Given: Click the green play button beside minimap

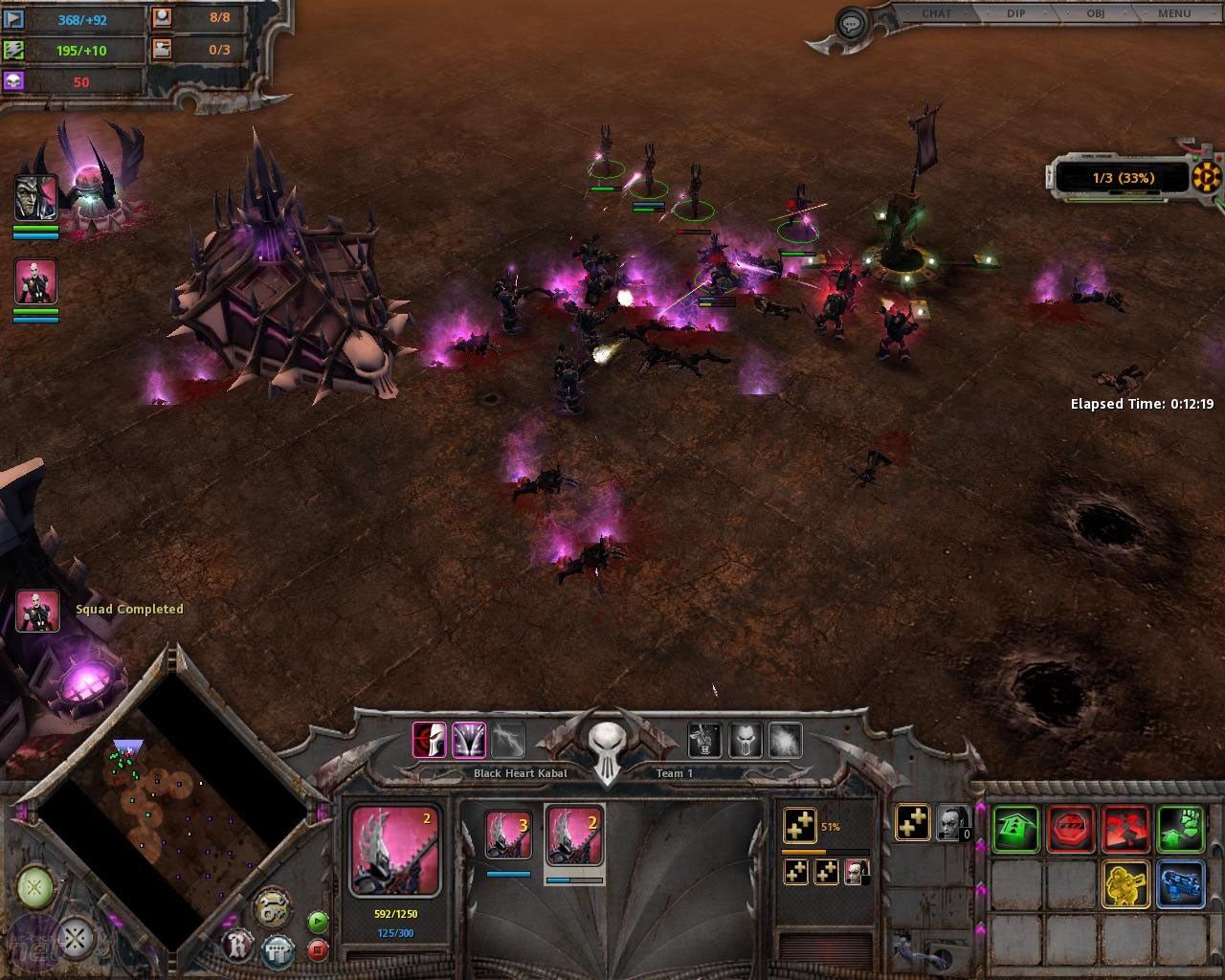Looking at the screenshot, I should (318, 922).
